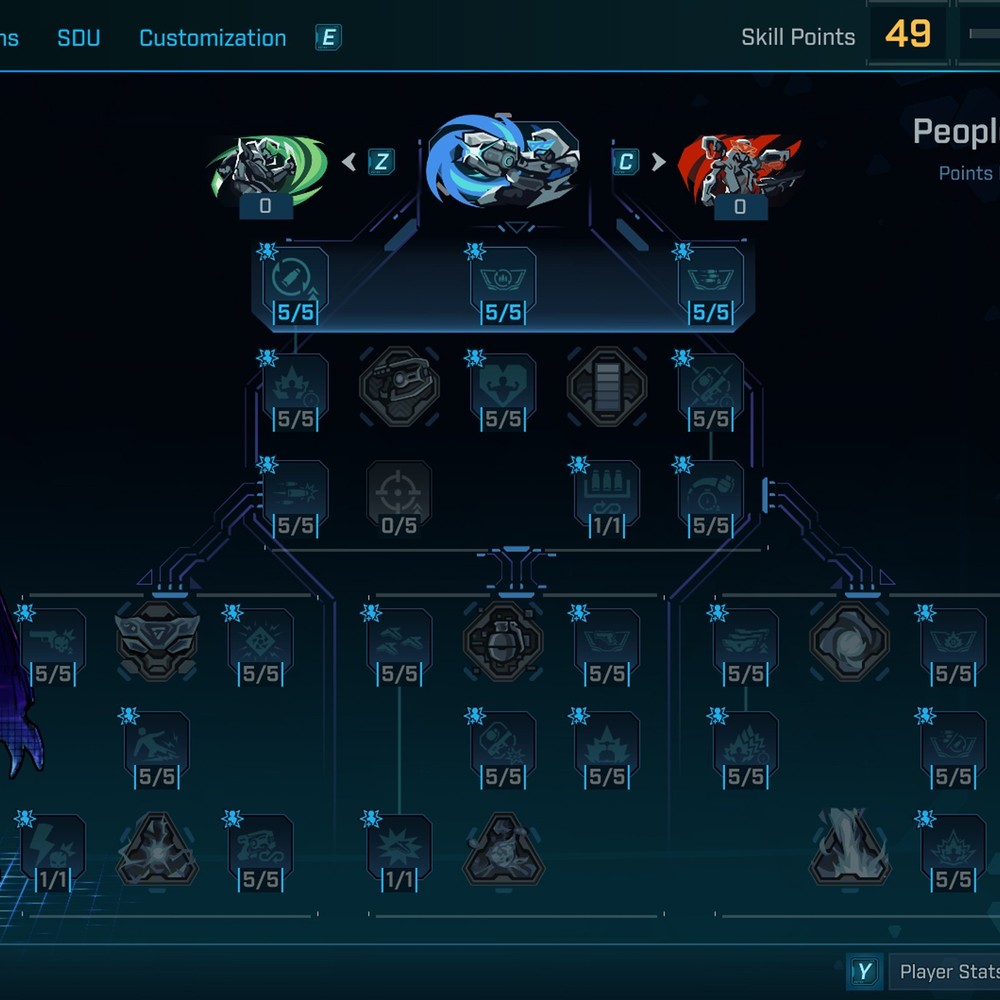Select the swirling vortex augment node

pyautogui.click(x=849, y=641)
